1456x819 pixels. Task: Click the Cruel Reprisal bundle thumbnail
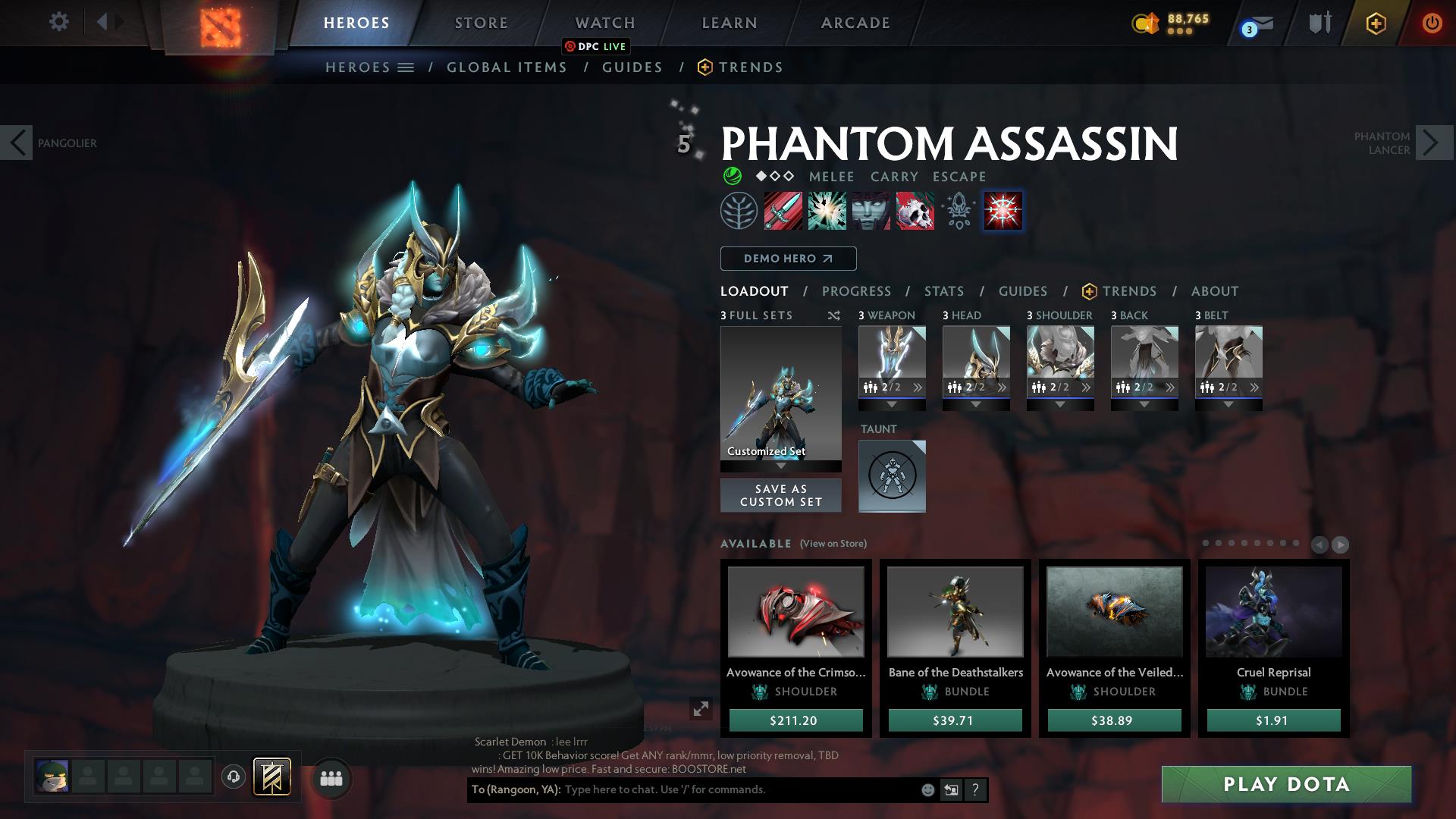coord(1272,612)
